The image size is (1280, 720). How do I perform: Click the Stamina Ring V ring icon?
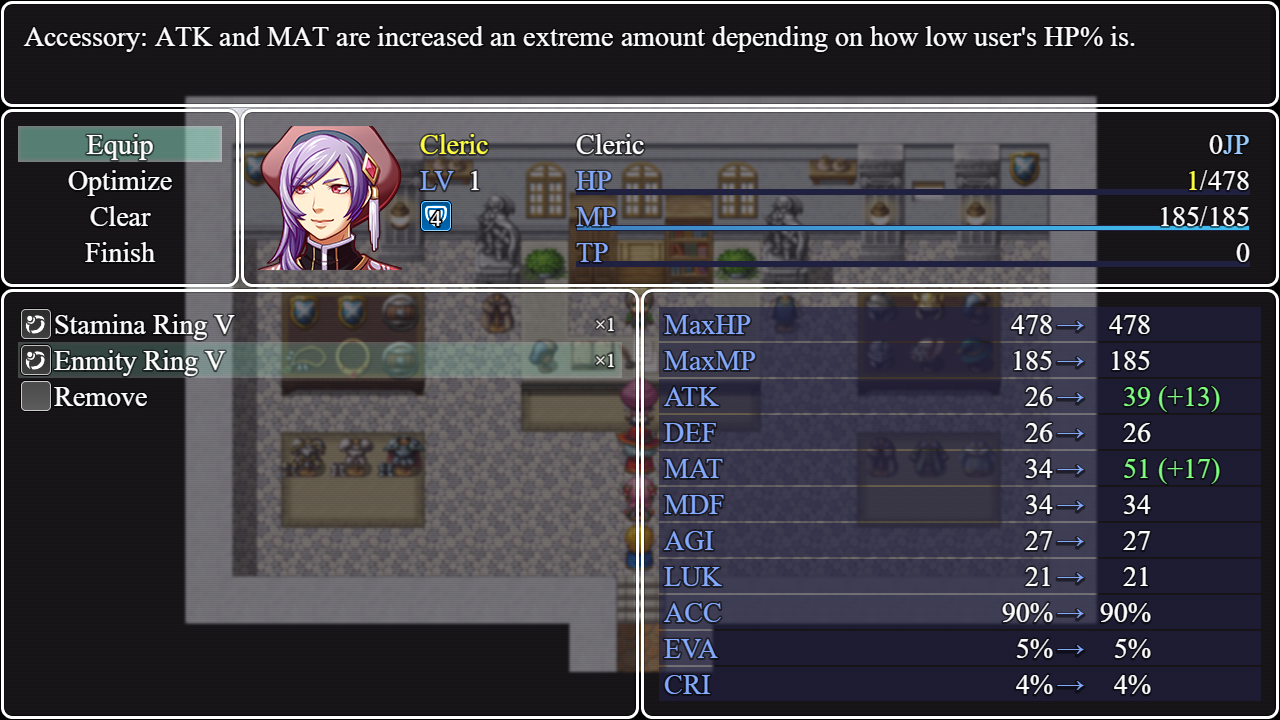tap(35, 324)
